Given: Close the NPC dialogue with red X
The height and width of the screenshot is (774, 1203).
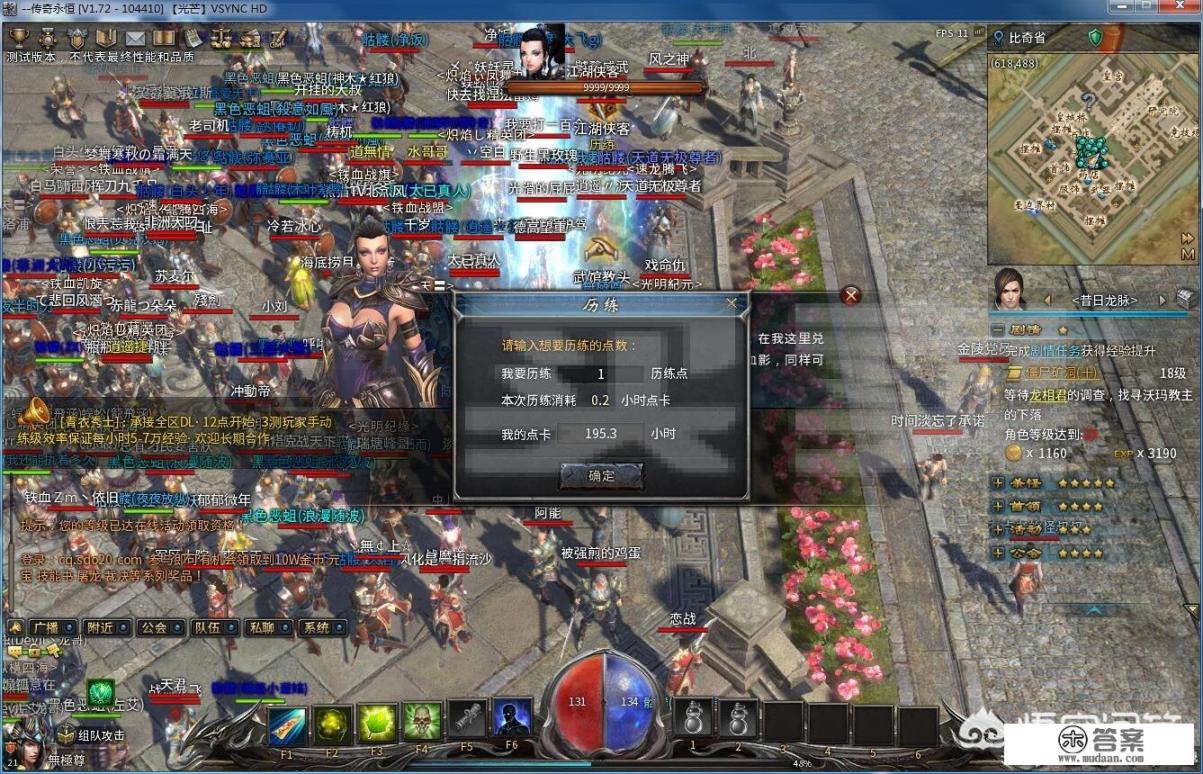Looking at the screenshot, I should click(x=851, y=295).
